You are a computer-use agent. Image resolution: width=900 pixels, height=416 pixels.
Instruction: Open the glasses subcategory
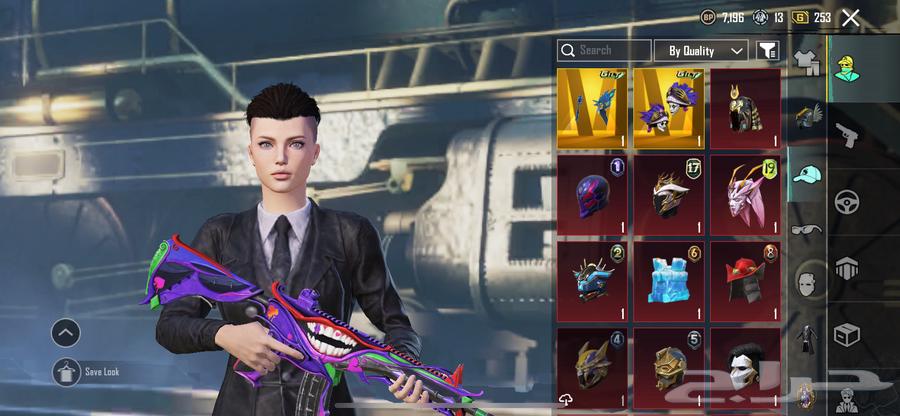(x=807, y=229)
